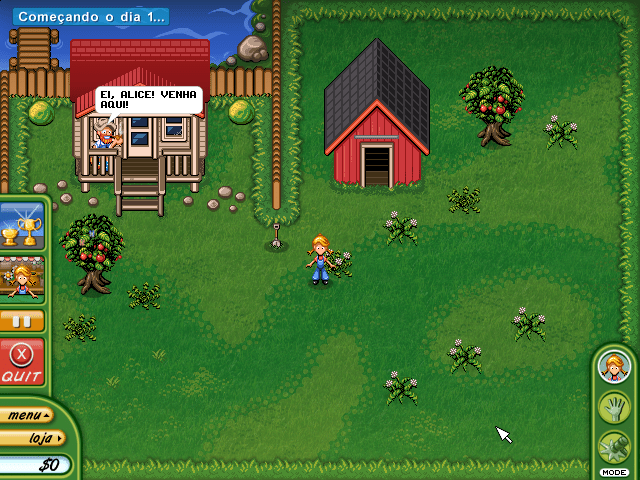This screenshot has height=480, width=640.
Task: Open the trophies panel
Action: pos(22,226)
